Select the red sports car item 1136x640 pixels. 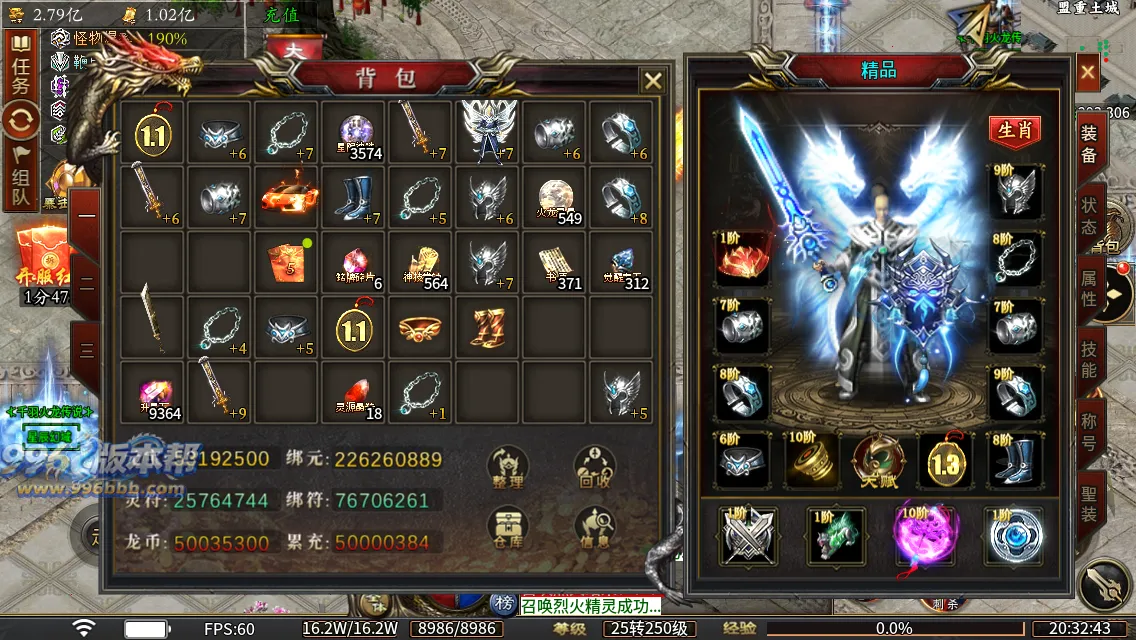tap(288, 197)
